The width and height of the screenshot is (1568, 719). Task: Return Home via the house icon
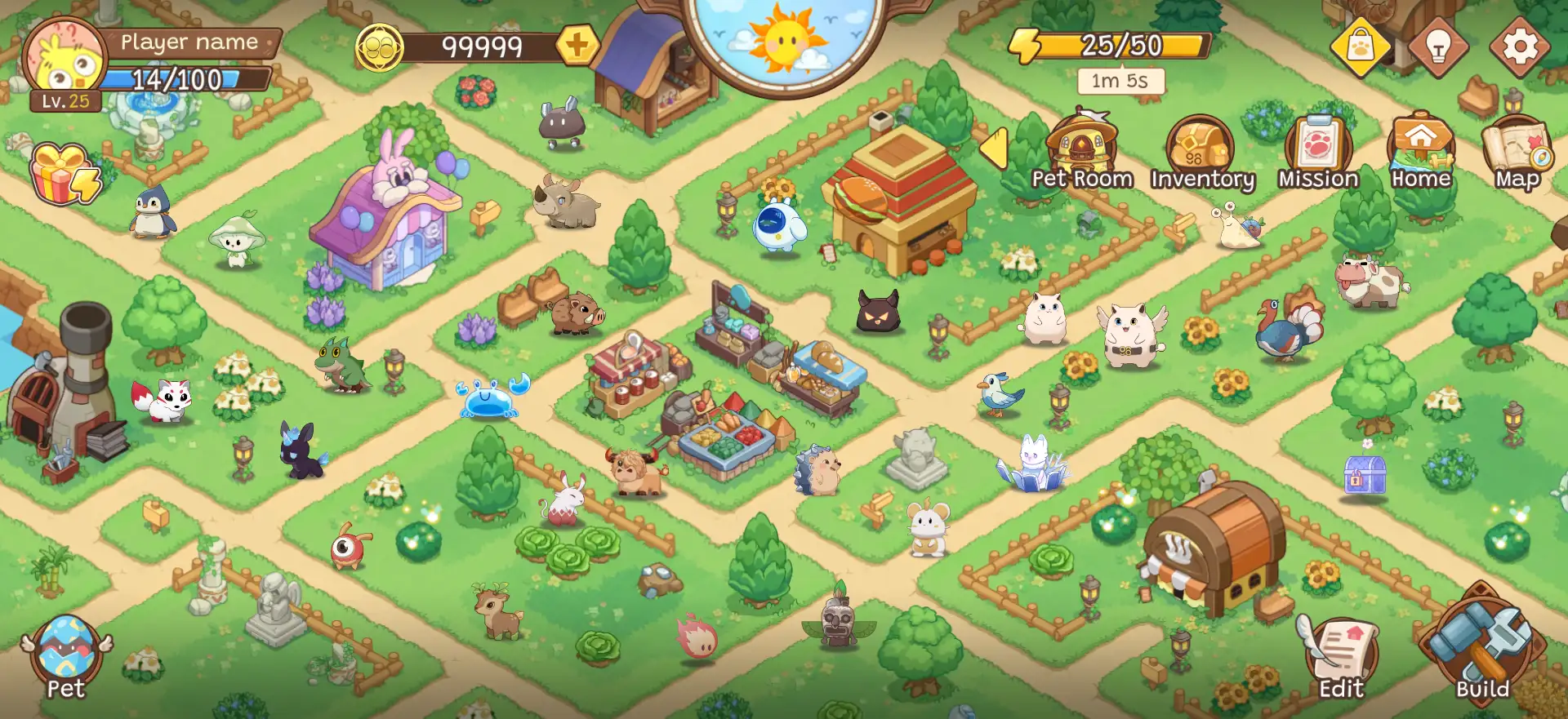click(1421, 151)
